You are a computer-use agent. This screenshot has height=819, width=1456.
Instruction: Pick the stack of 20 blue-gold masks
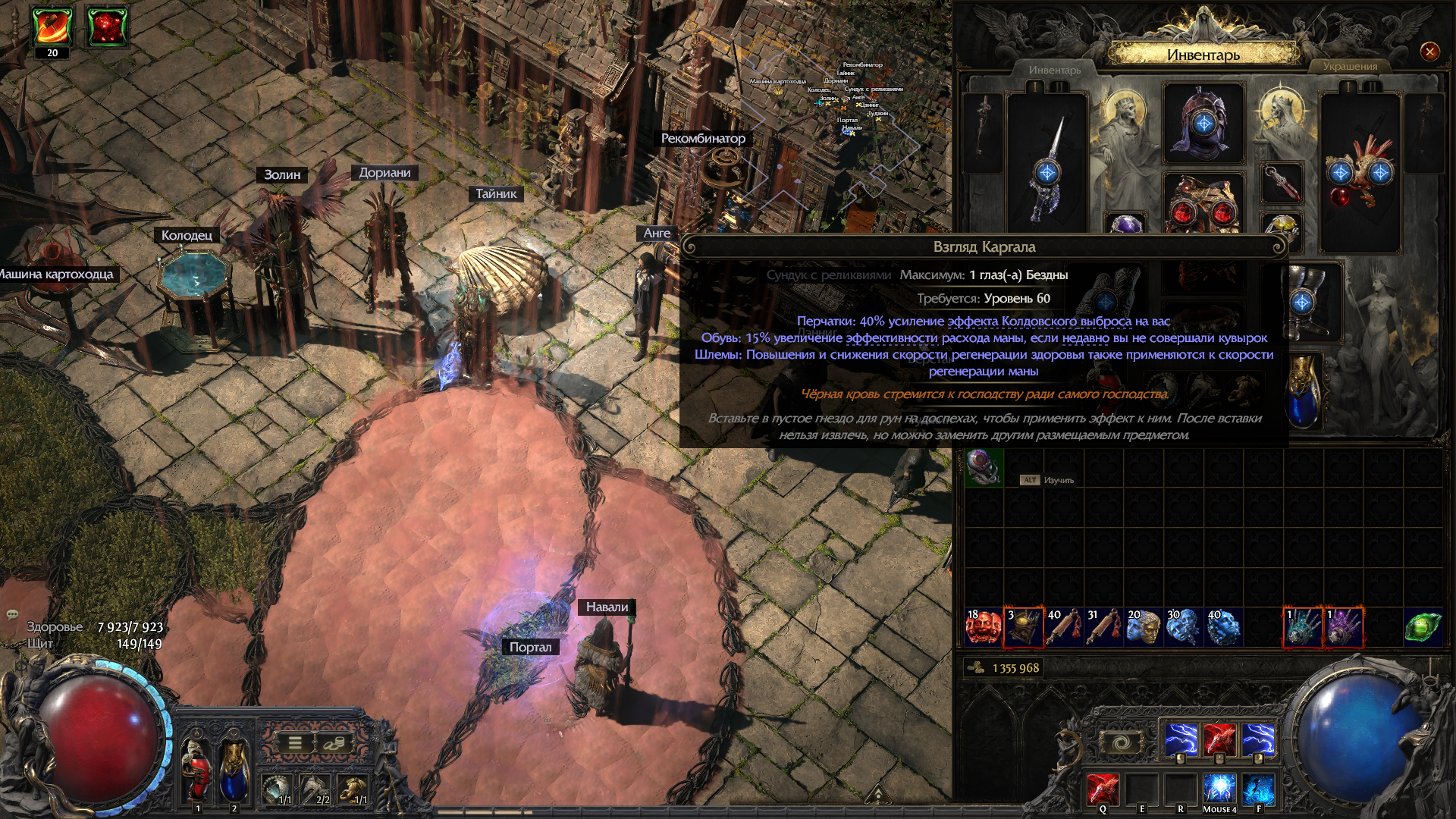tap(1144, 627)
